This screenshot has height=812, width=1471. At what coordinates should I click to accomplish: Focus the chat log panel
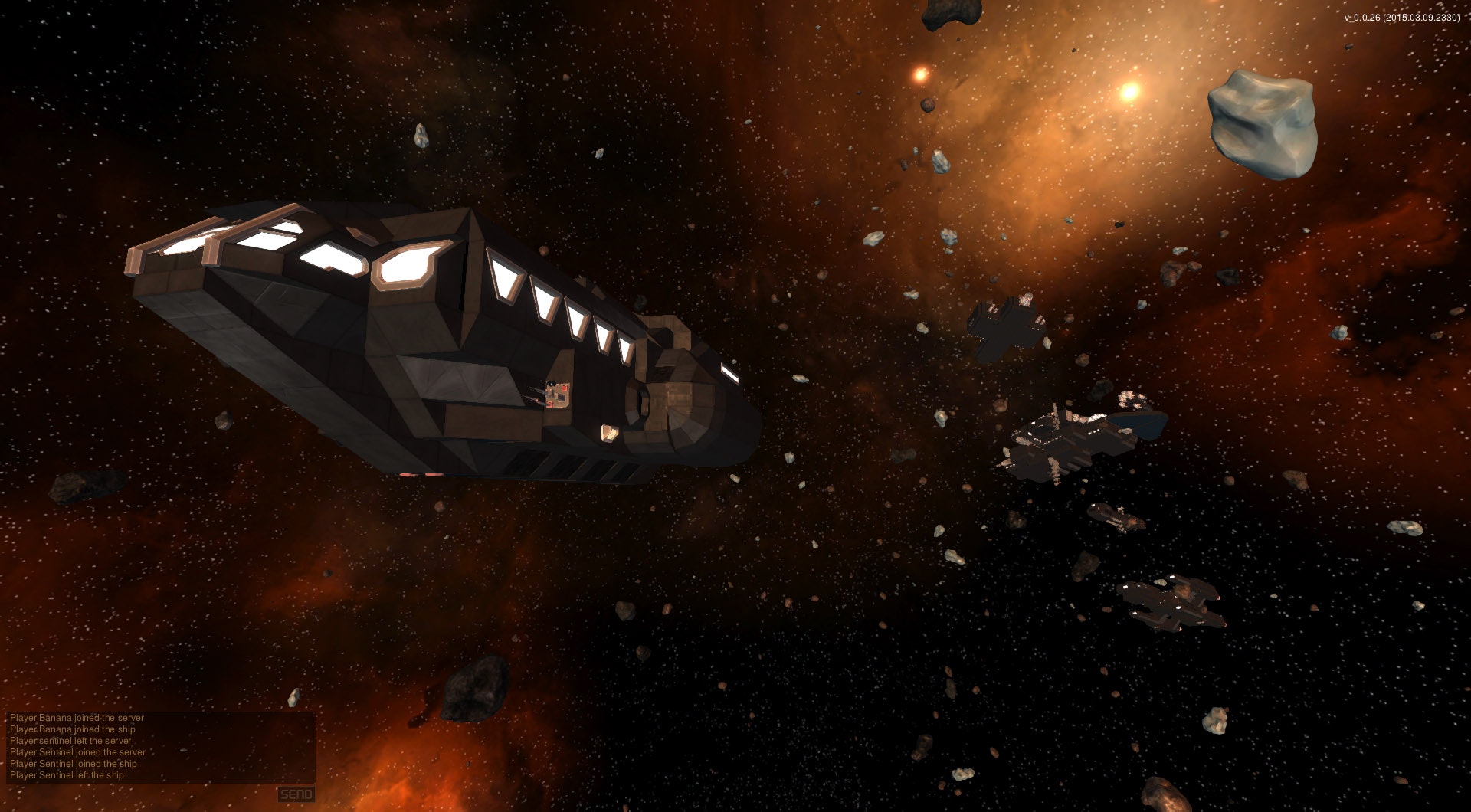tap(161, 747)
